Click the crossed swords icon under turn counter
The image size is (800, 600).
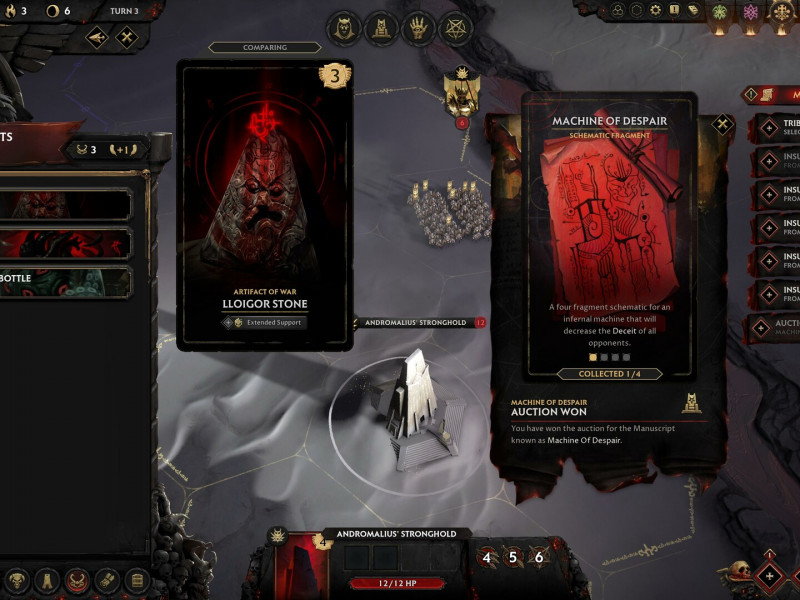coord(126,38)
